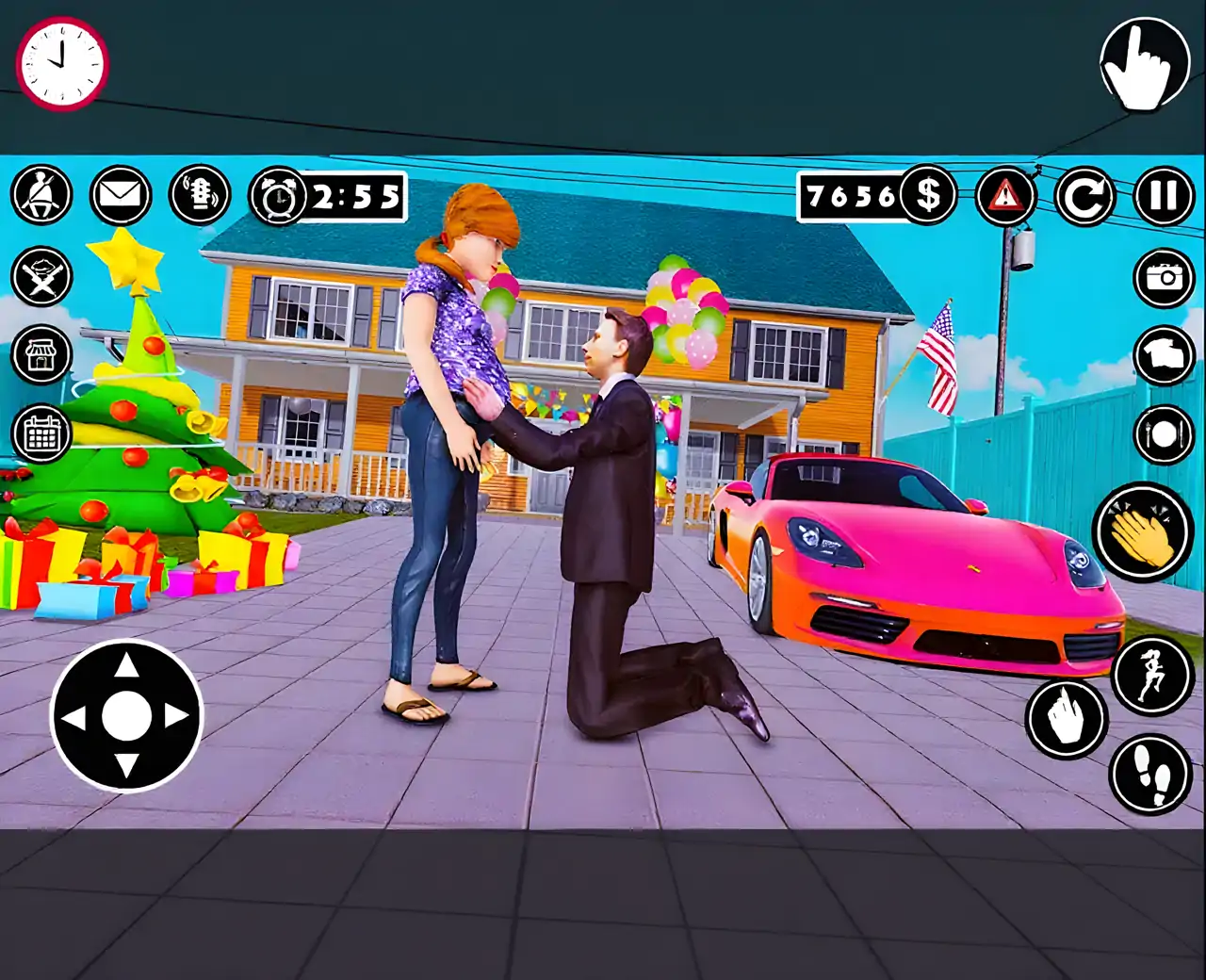Click the red warning triangle icon

[1005, 195]
